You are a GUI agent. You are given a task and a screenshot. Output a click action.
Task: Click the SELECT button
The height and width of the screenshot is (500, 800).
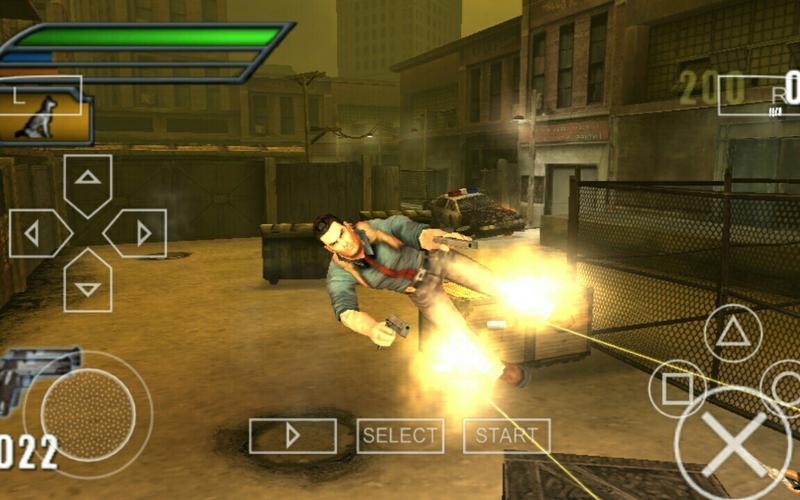pyautogui.click(x=400, y=436)
